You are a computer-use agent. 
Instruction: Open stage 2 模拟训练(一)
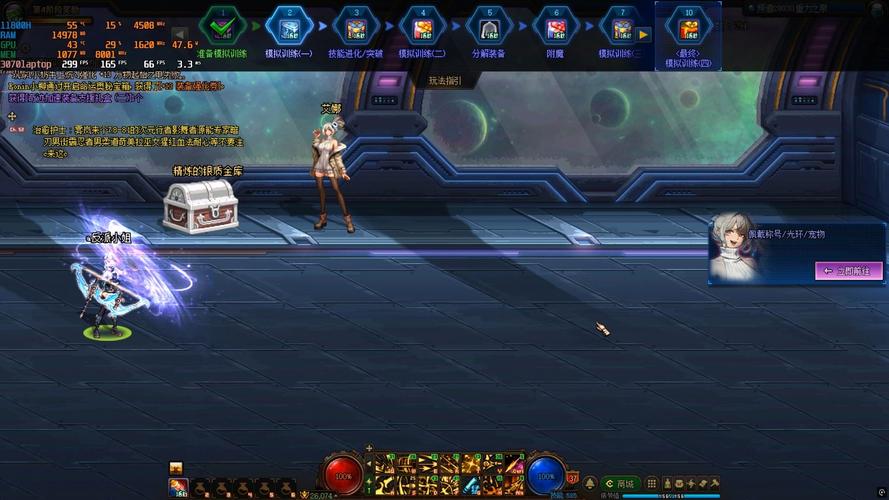[288, 26]
